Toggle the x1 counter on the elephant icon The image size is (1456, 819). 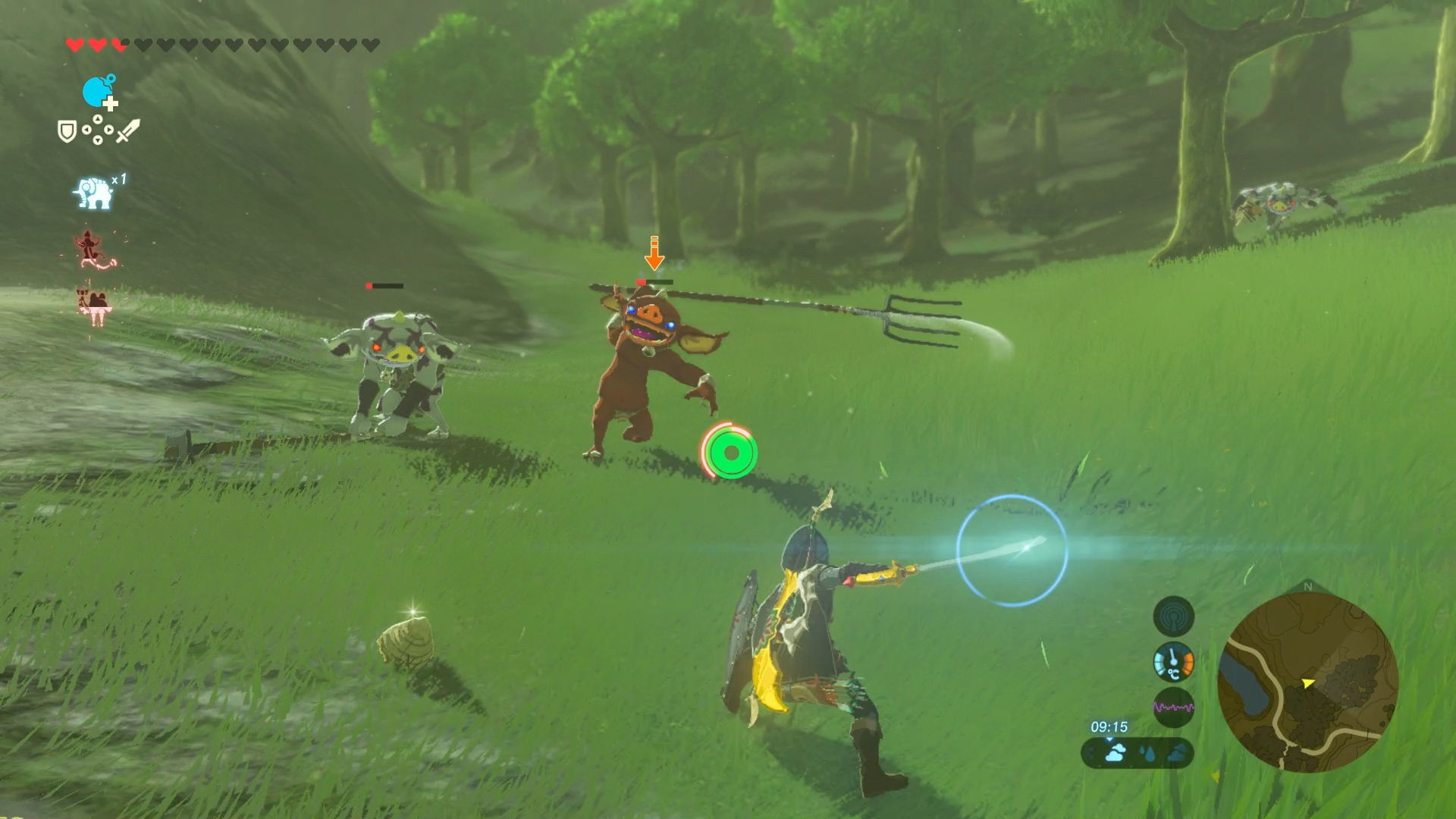point(118,178)
